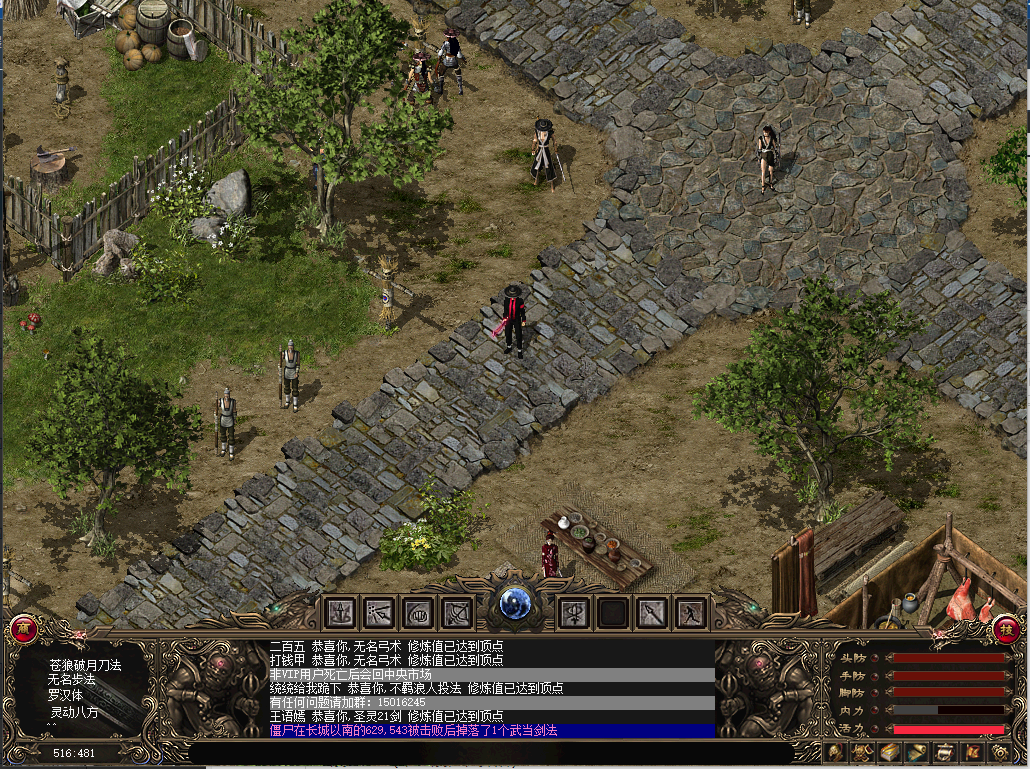This screenshot has height=769, width=1030.
Task: Open the rolled scroll icon
Action: click(916, 752)
